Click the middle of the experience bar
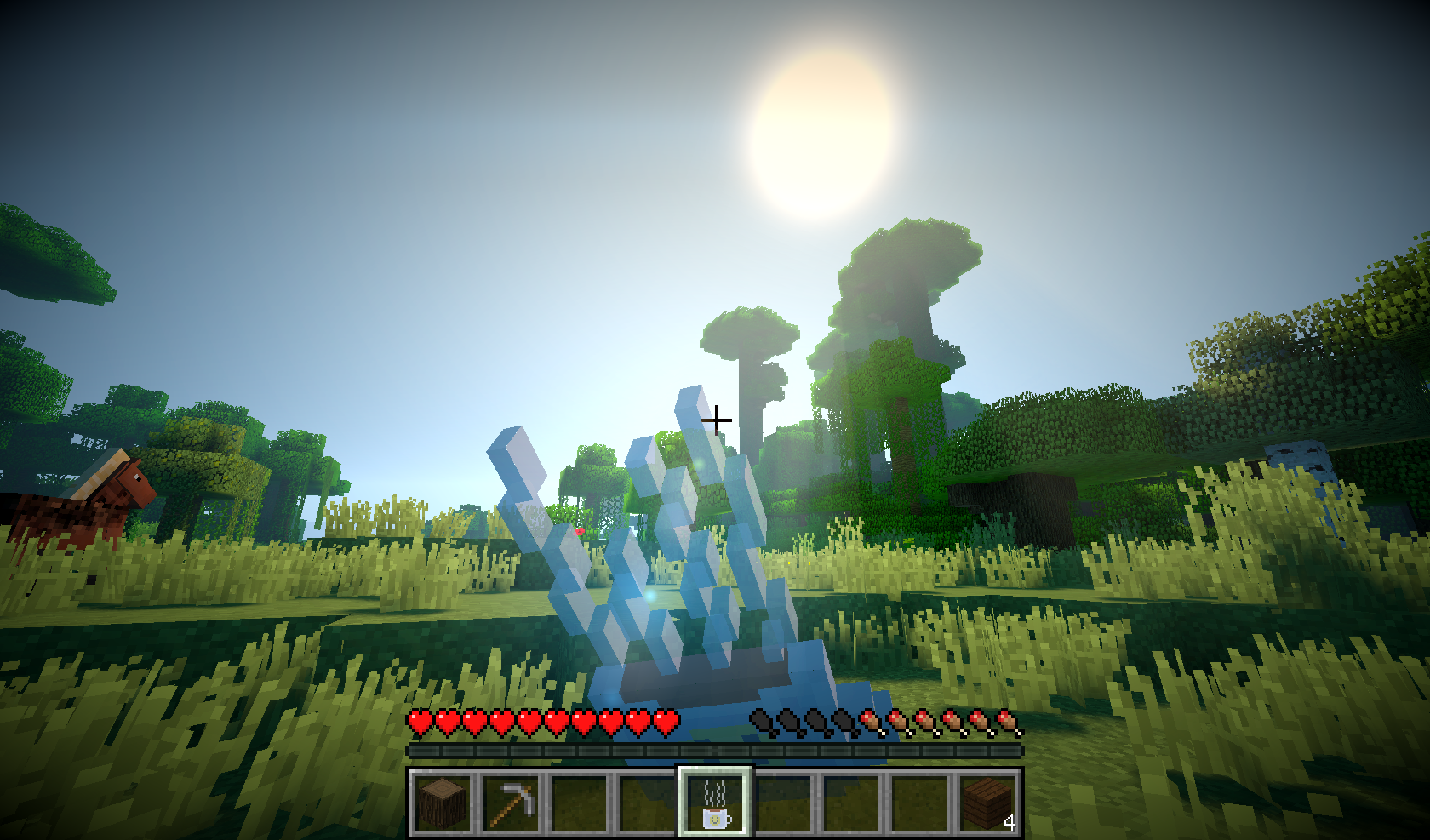The height and width of the screenshot is (840, 1430). click(x=715, y=751)
